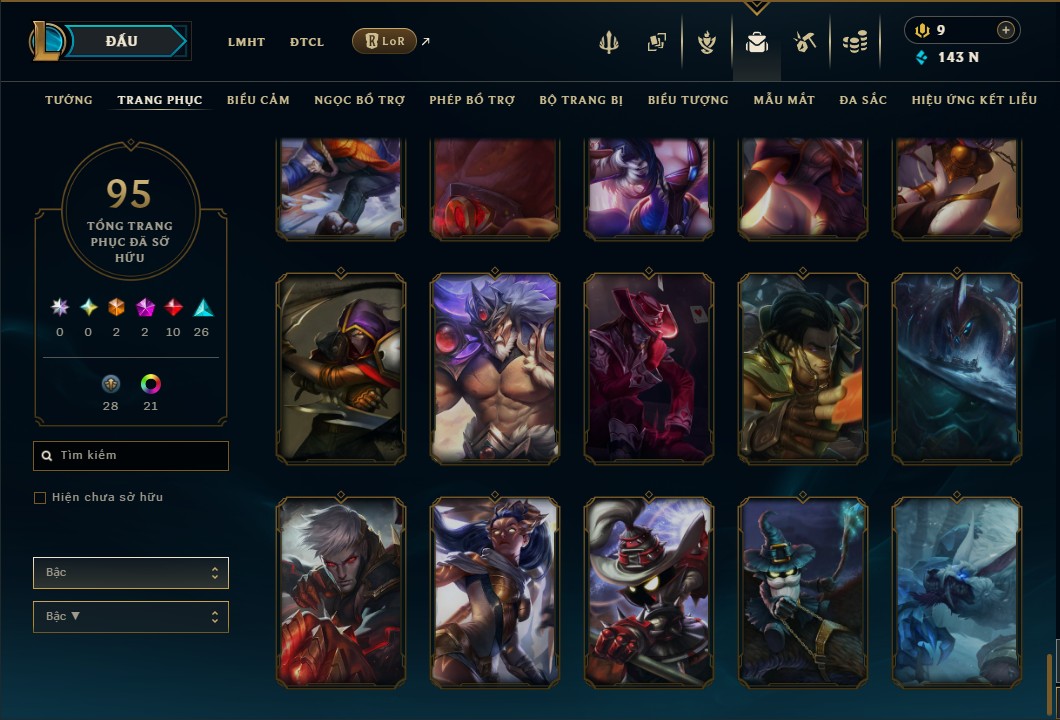Open the MẪU MẮT wards tab
Screen dimensions: 1060x720
click(784, 100)
